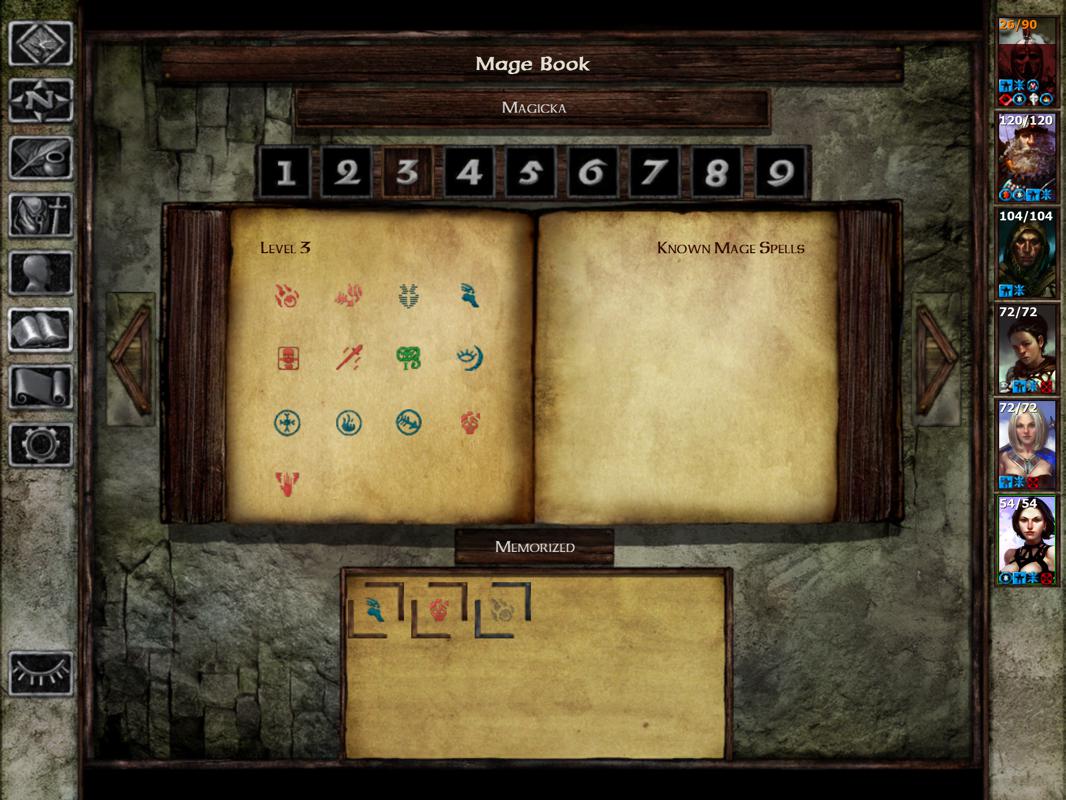Screen dimensions: 1066x800
Task: Click the green tree-shaped spell icon
Action: pos(408,358)
